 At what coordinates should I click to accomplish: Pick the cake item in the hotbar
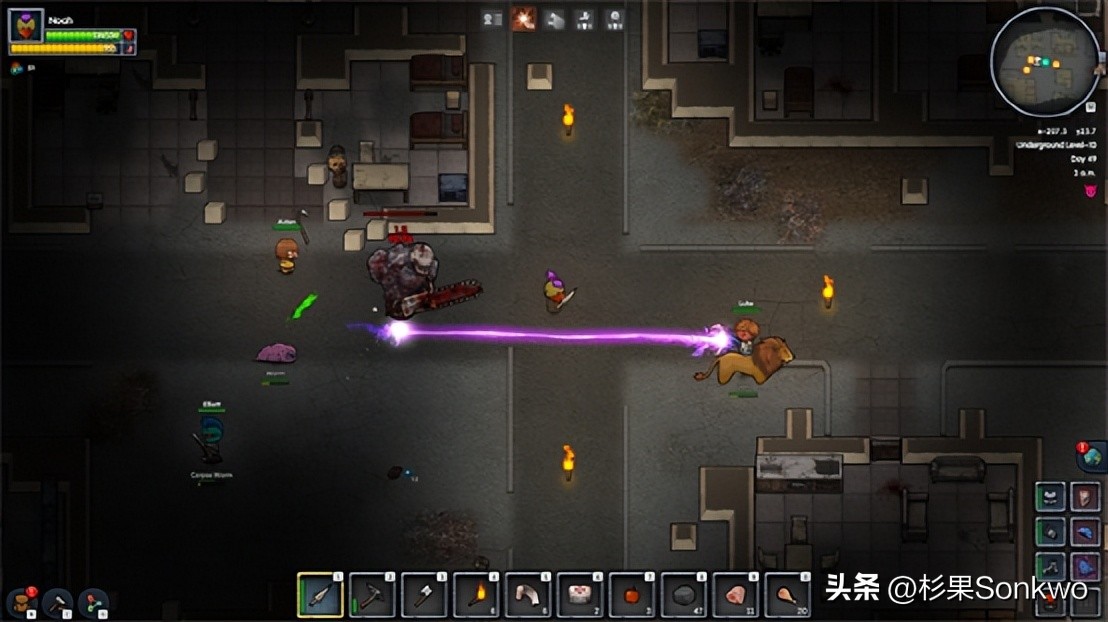click(x=581, y=595)
